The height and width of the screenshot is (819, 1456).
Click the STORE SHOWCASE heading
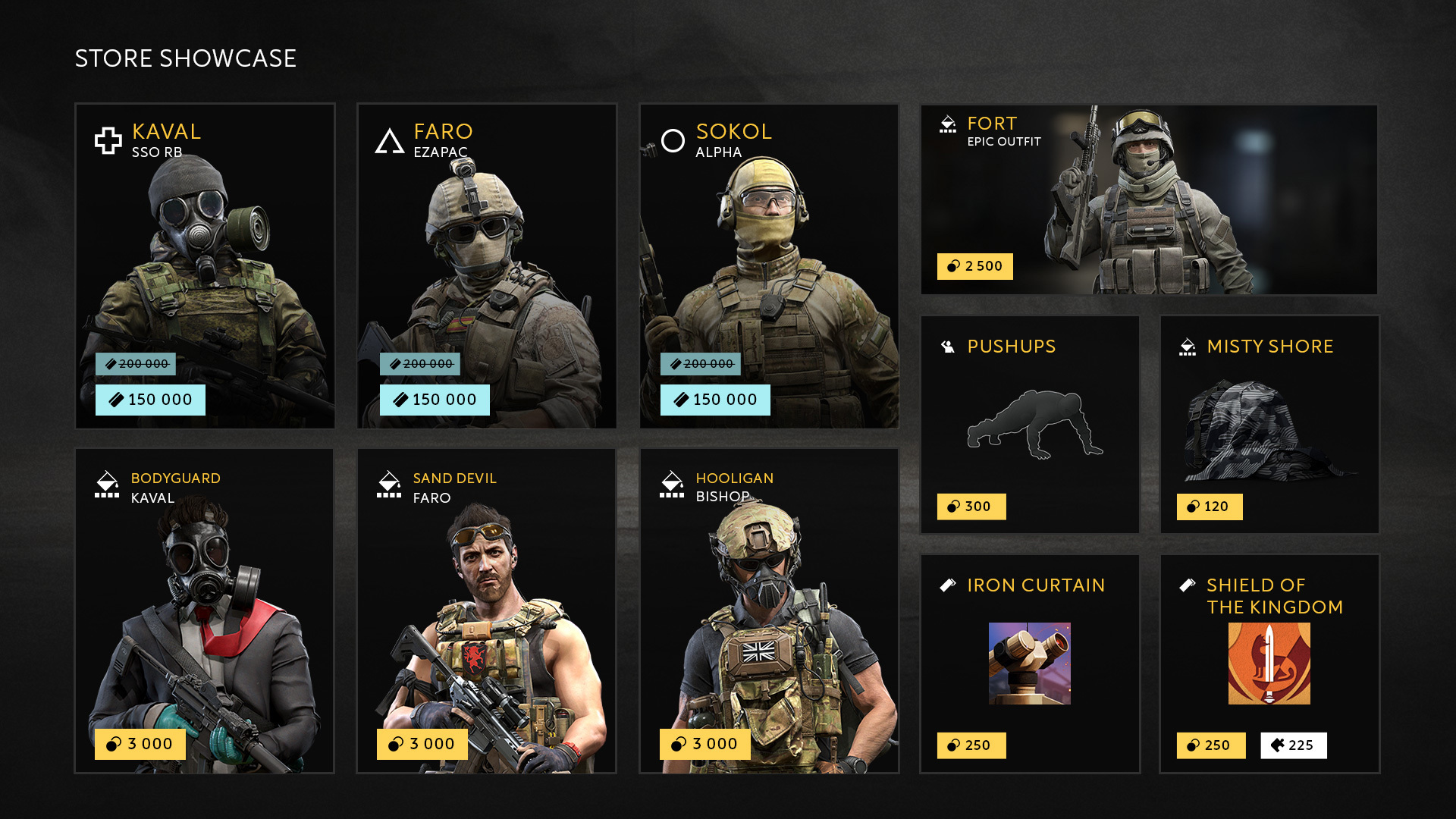tap(184, 57)
